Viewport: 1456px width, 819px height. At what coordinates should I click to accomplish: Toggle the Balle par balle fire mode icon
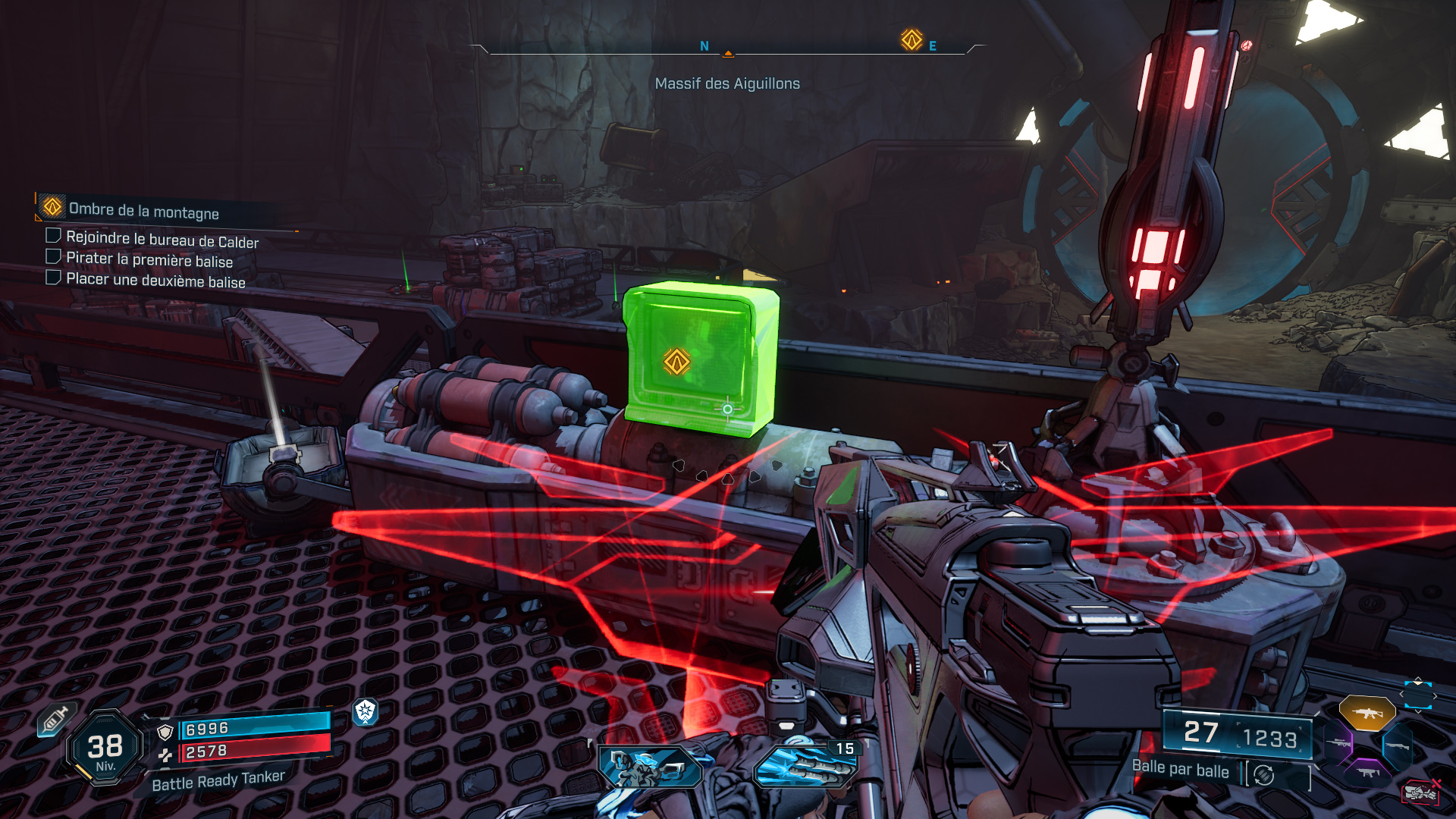[x=1263, y=775]
